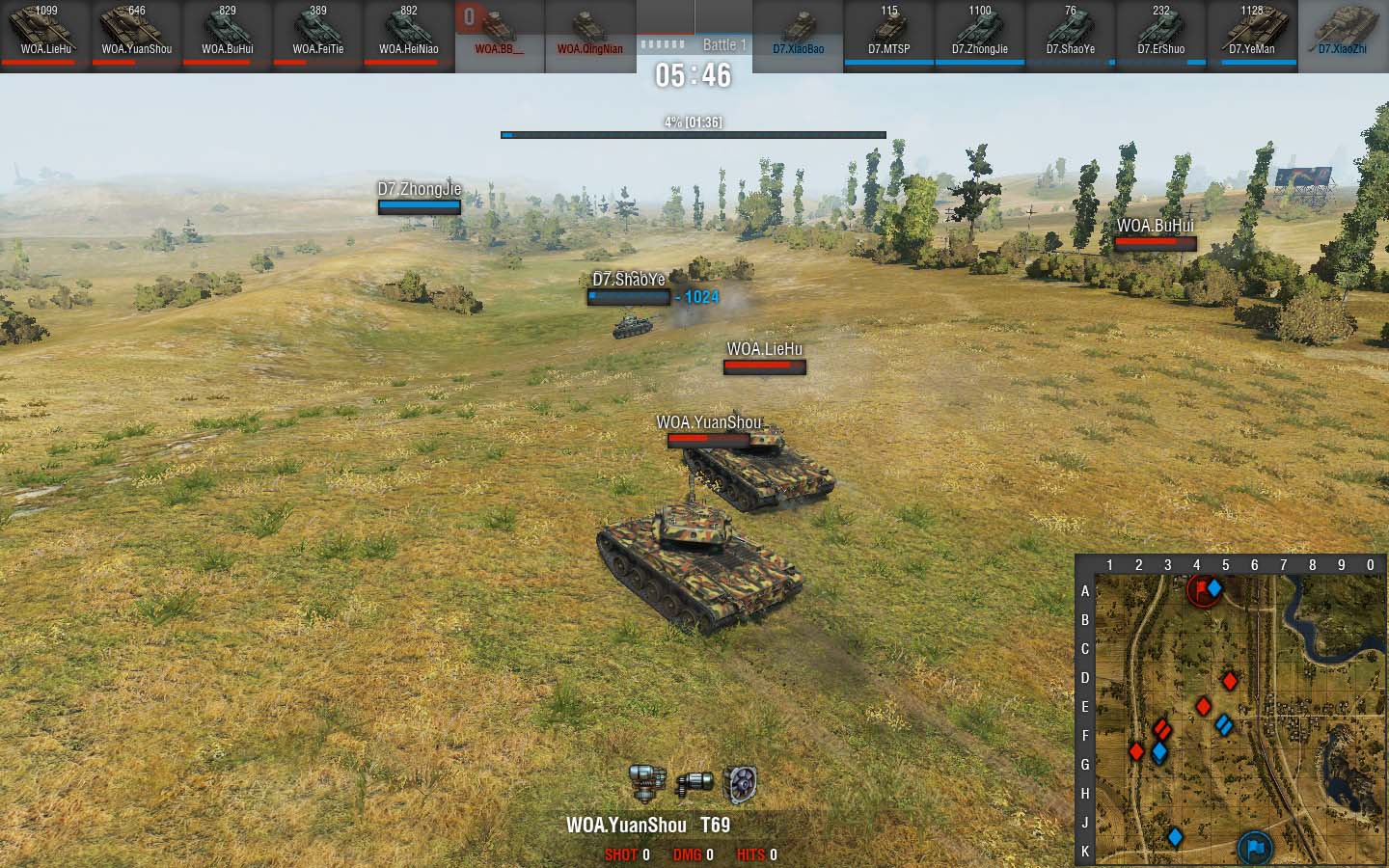Select D7.XiaoZhi's tank panel
Screen dimensions: 1389x868
click(1342, 35)
